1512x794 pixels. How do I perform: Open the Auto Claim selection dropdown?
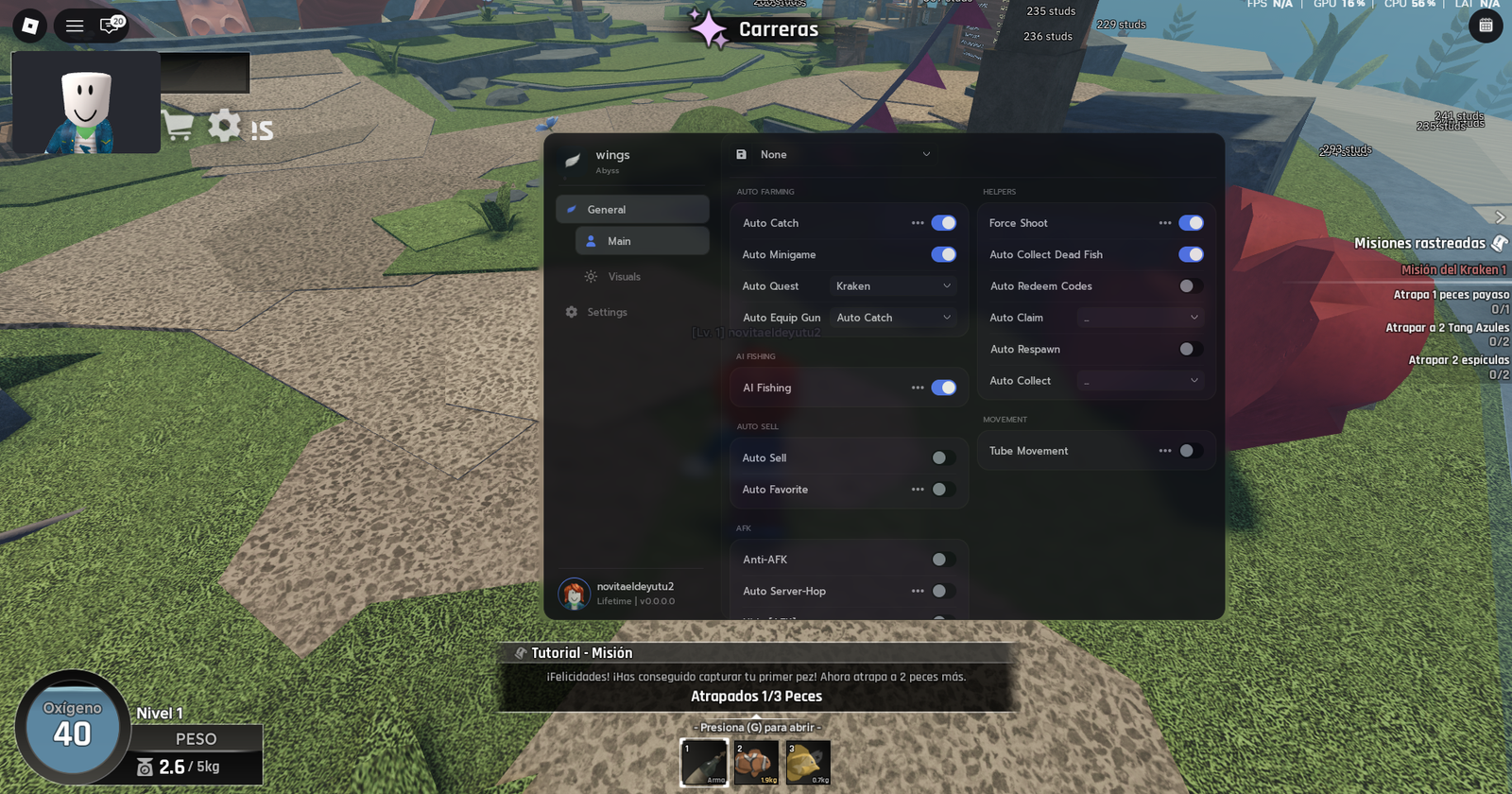coord(1141,317)
